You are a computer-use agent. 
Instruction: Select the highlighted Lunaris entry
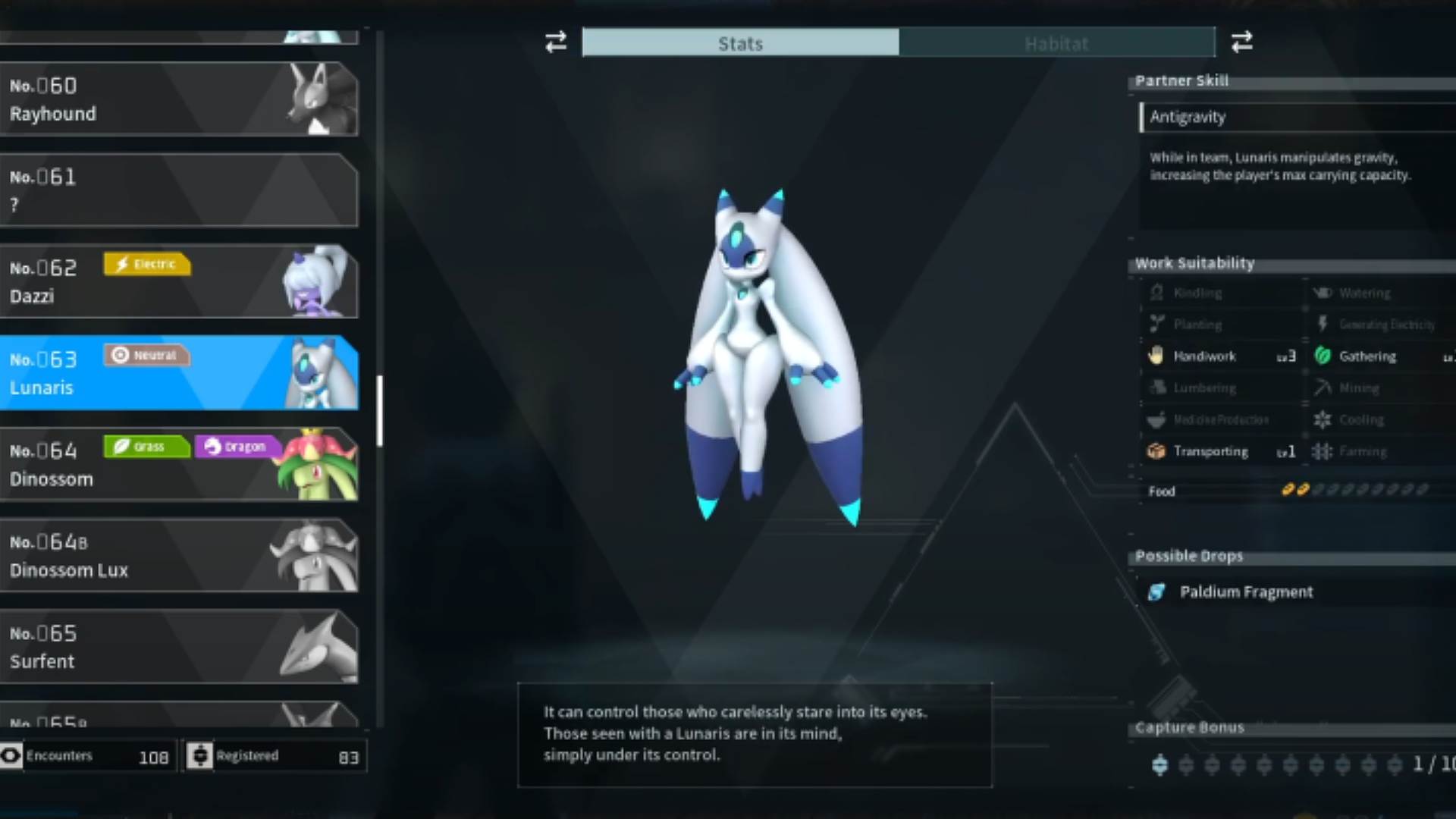click(x=179, y=373)
